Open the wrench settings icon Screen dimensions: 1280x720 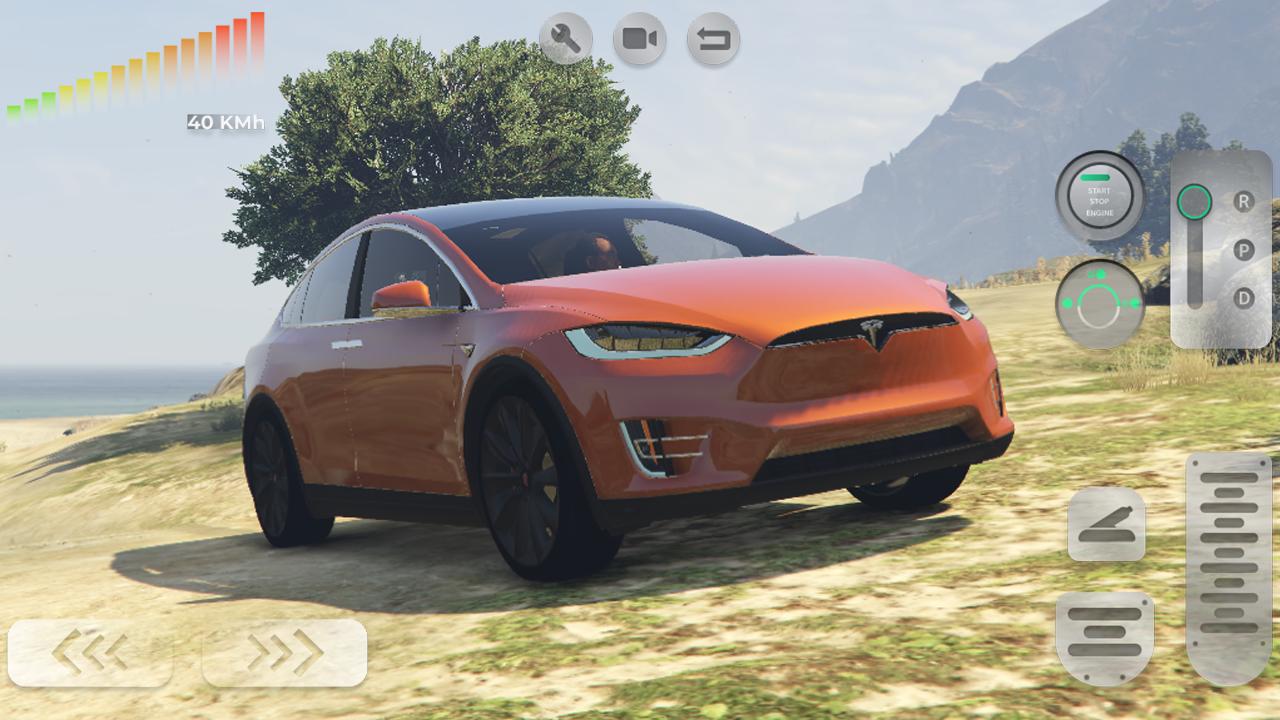point(568,37)
